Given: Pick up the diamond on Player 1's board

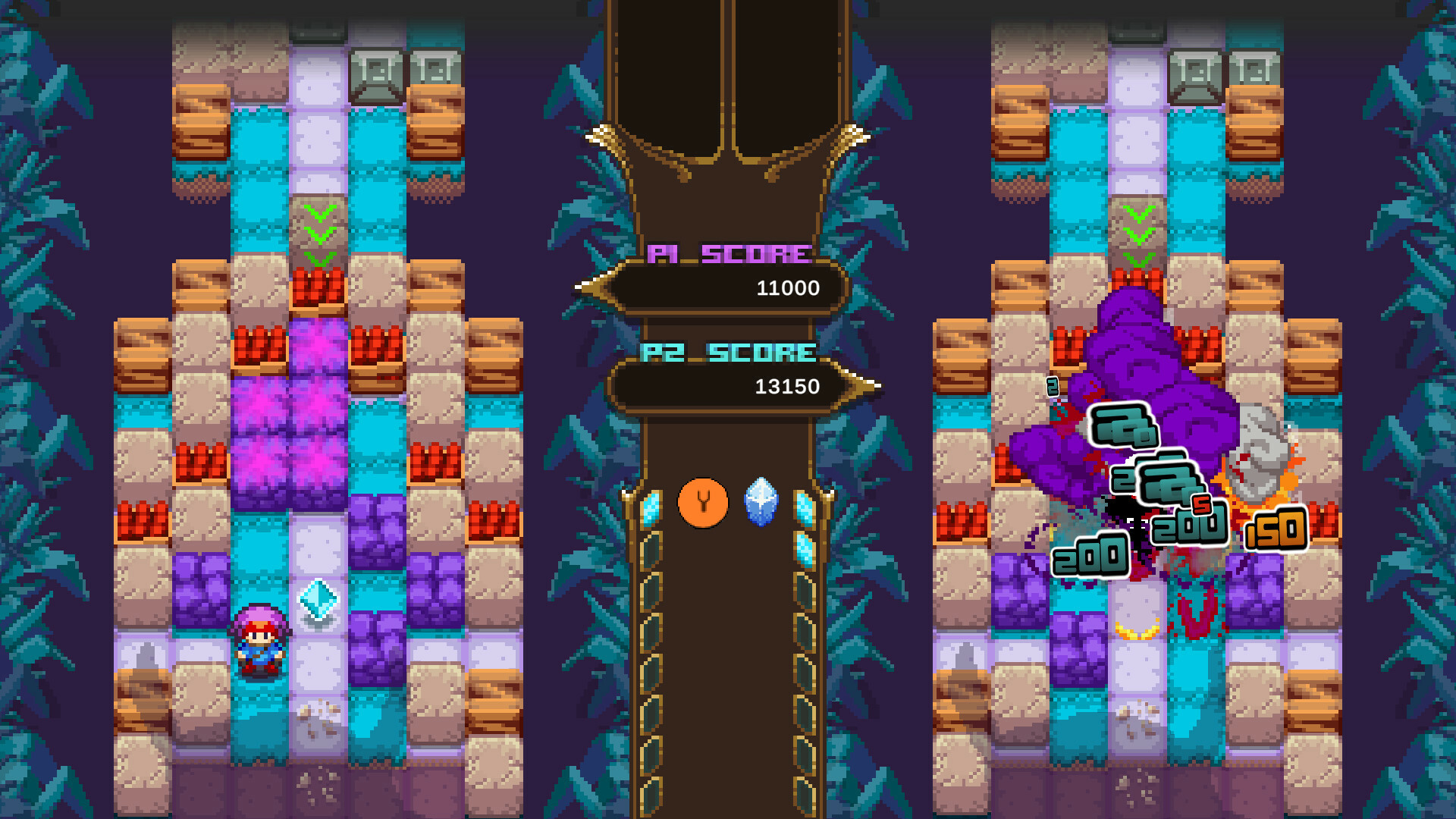Looking at the screenshot, I should tap(317, 601).
